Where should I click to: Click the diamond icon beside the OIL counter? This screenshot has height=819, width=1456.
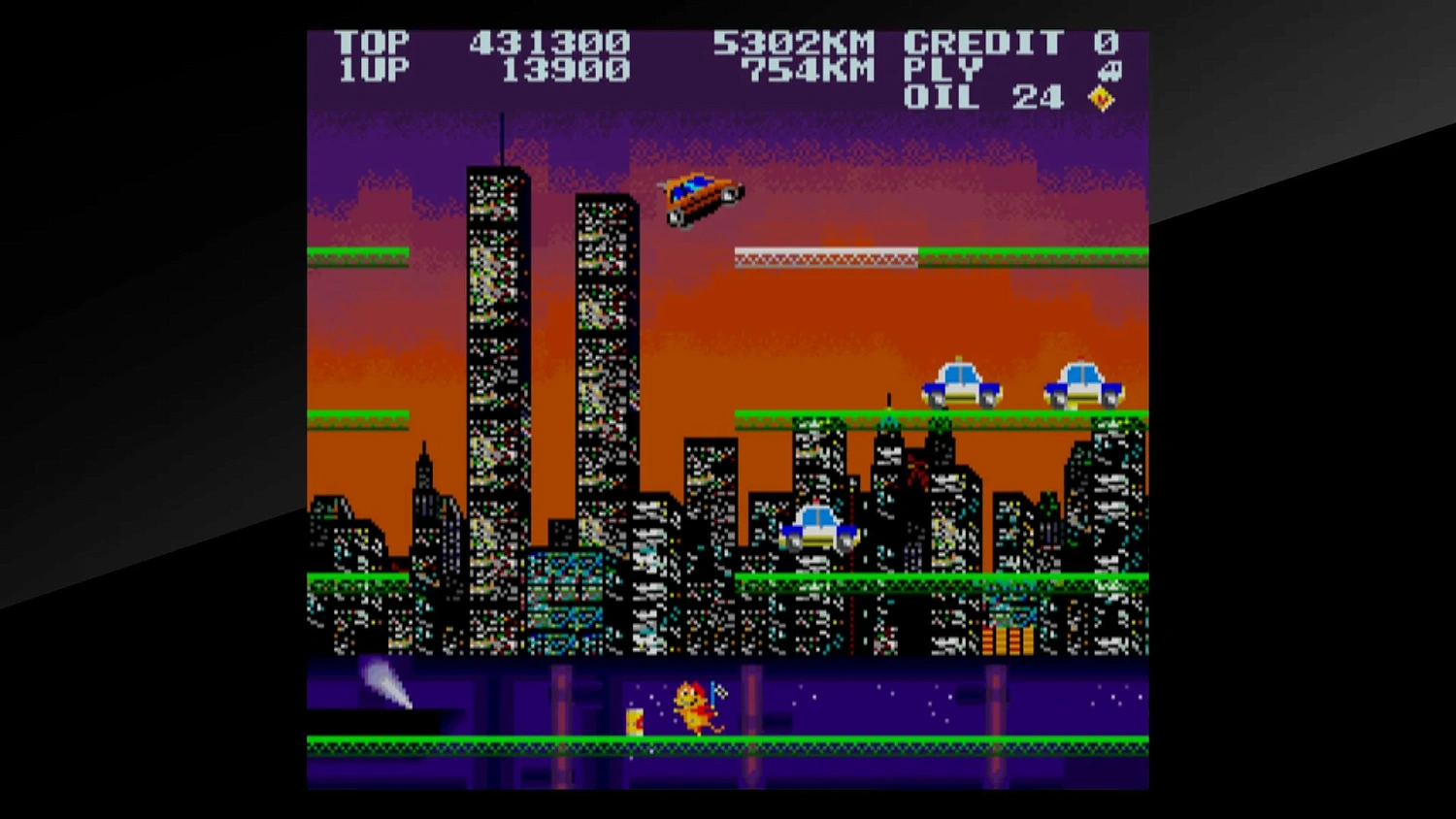(1100, 97)
